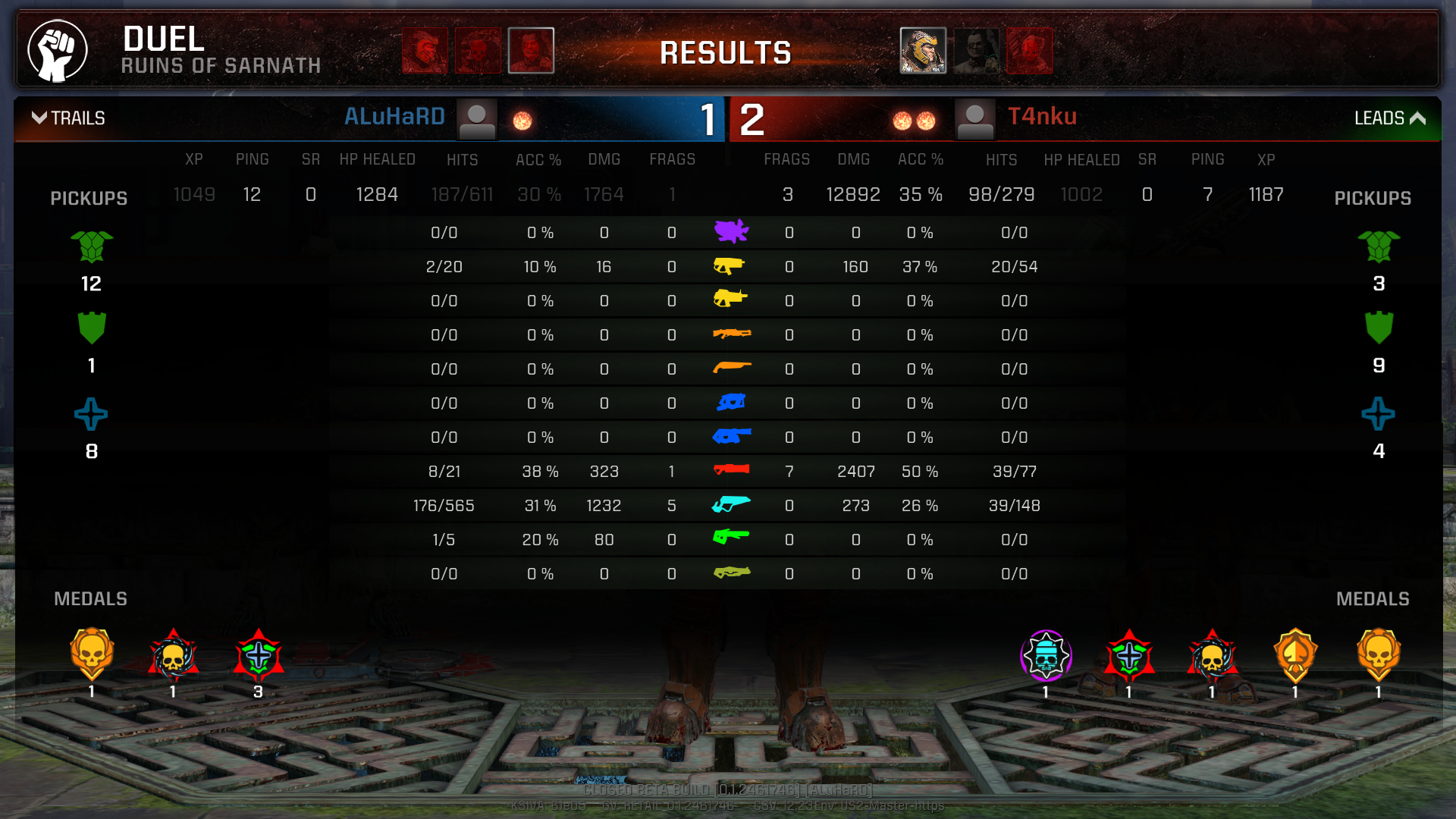Select player name ALuHaRD

pos(394,117)
